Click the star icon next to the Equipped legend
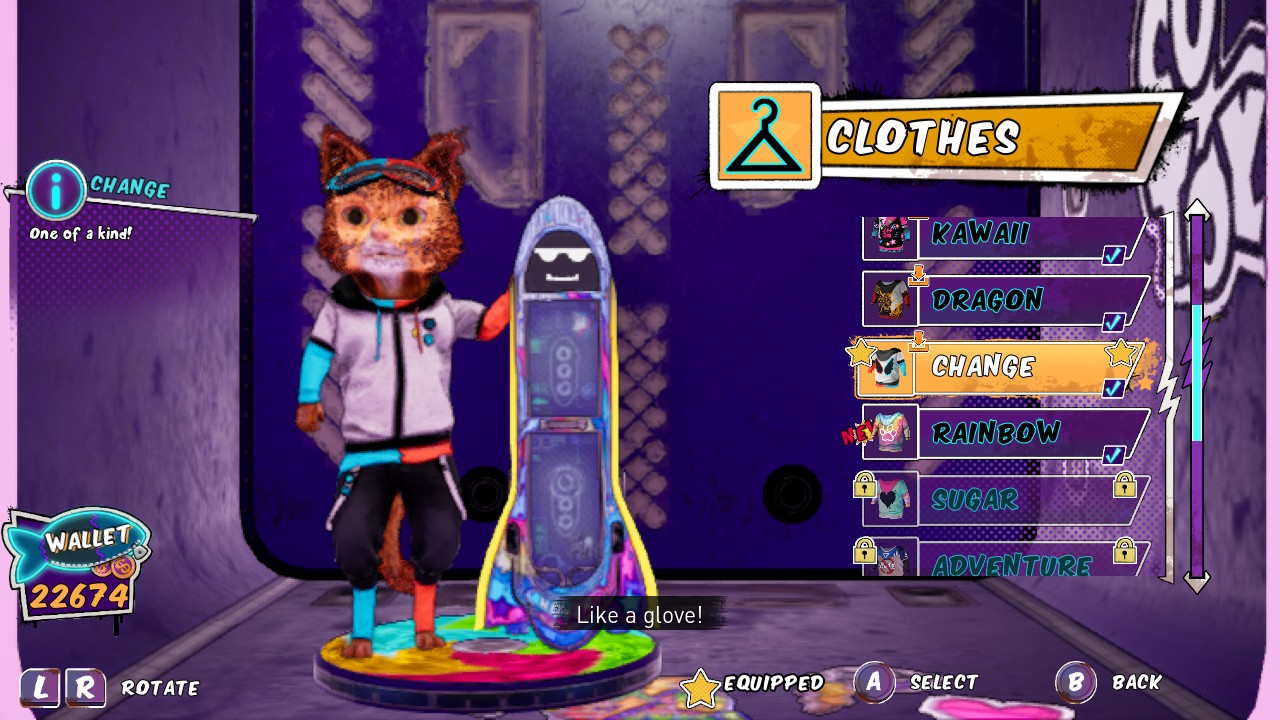The width and height of the screenshot is (1280, 720). [x=700, y=685]
